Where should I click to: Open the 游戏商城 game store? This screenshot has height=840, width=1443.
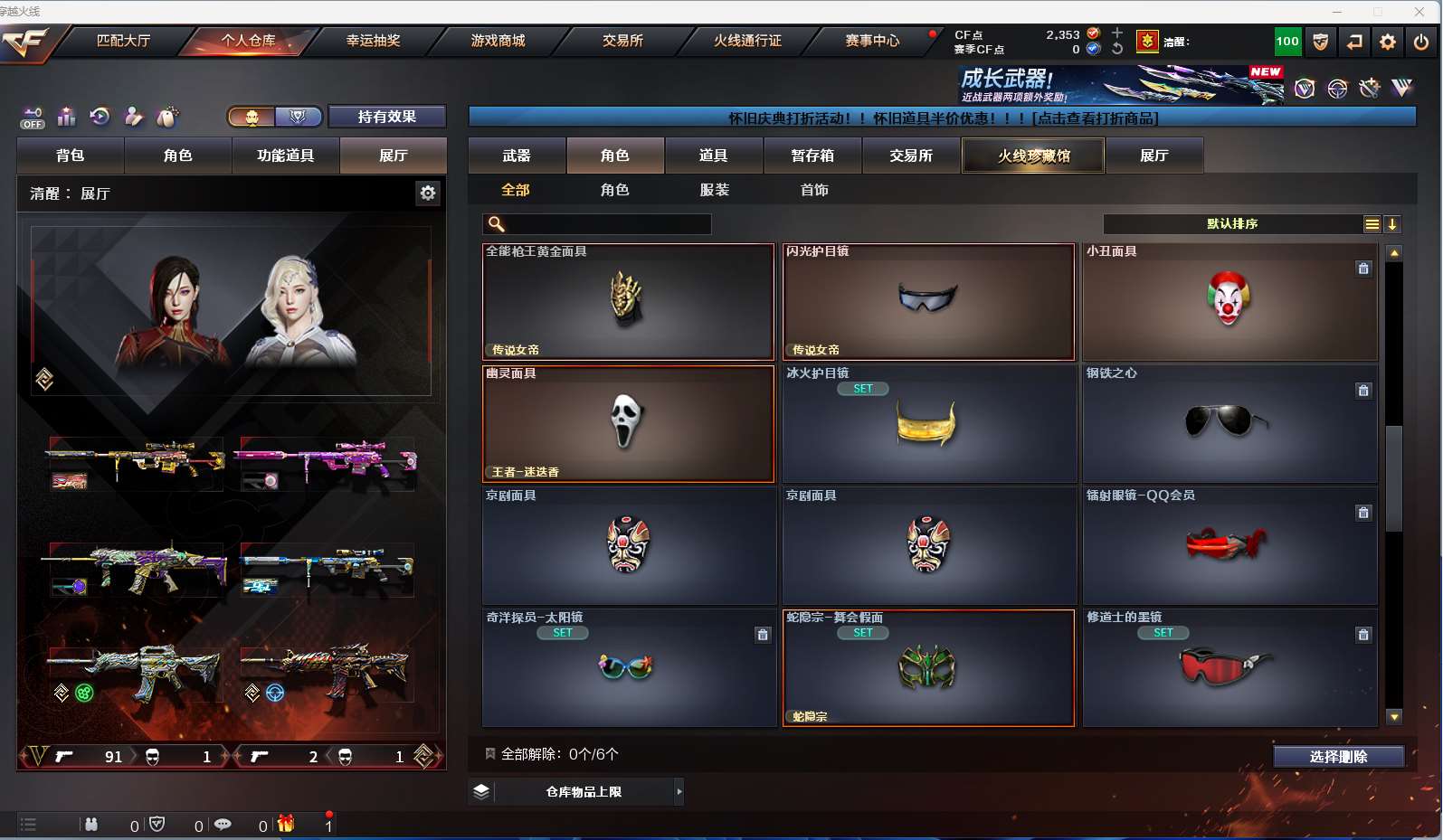(498, 41)
